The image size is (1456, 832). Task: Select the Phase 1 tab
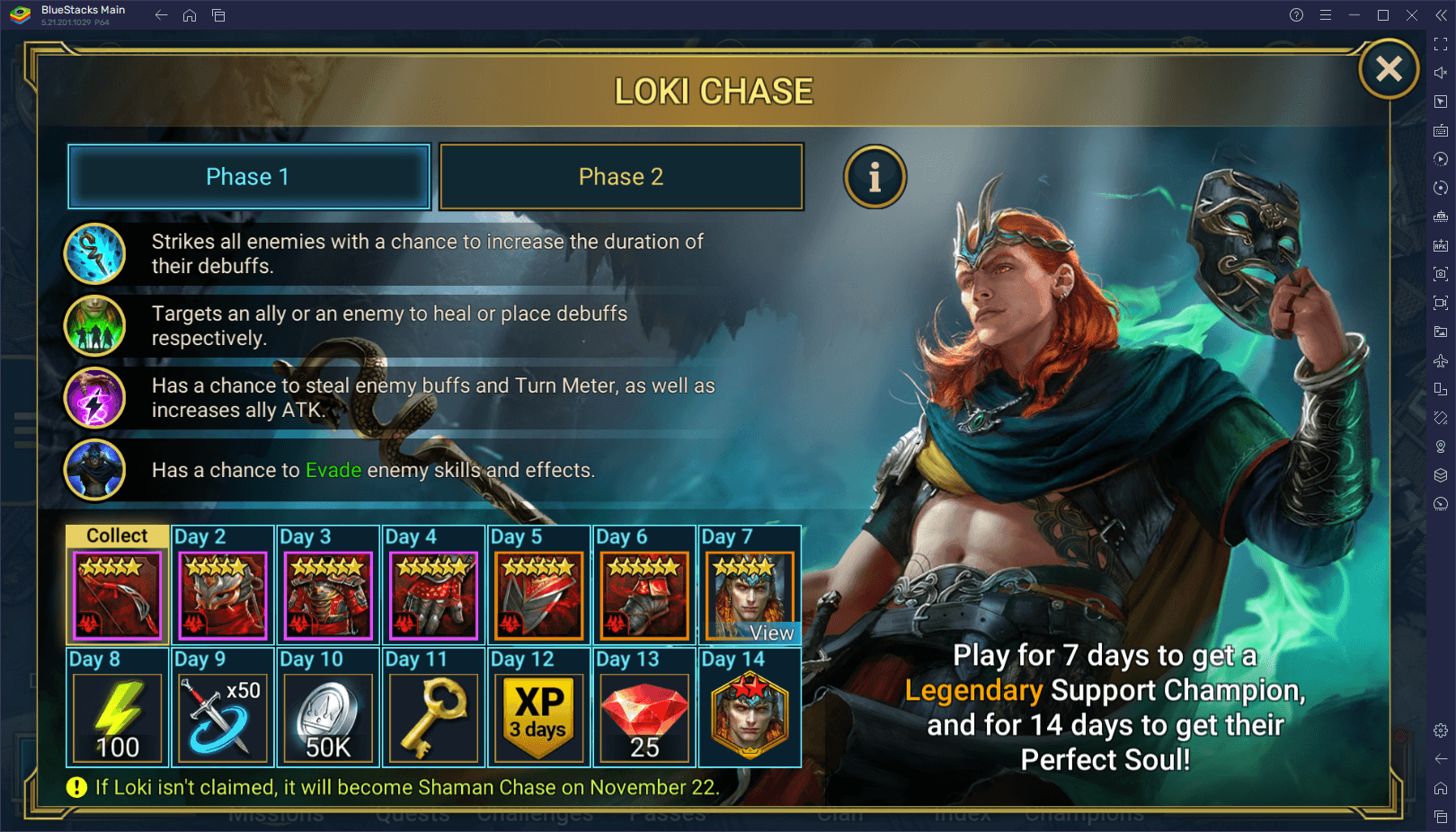pos(249,176)
